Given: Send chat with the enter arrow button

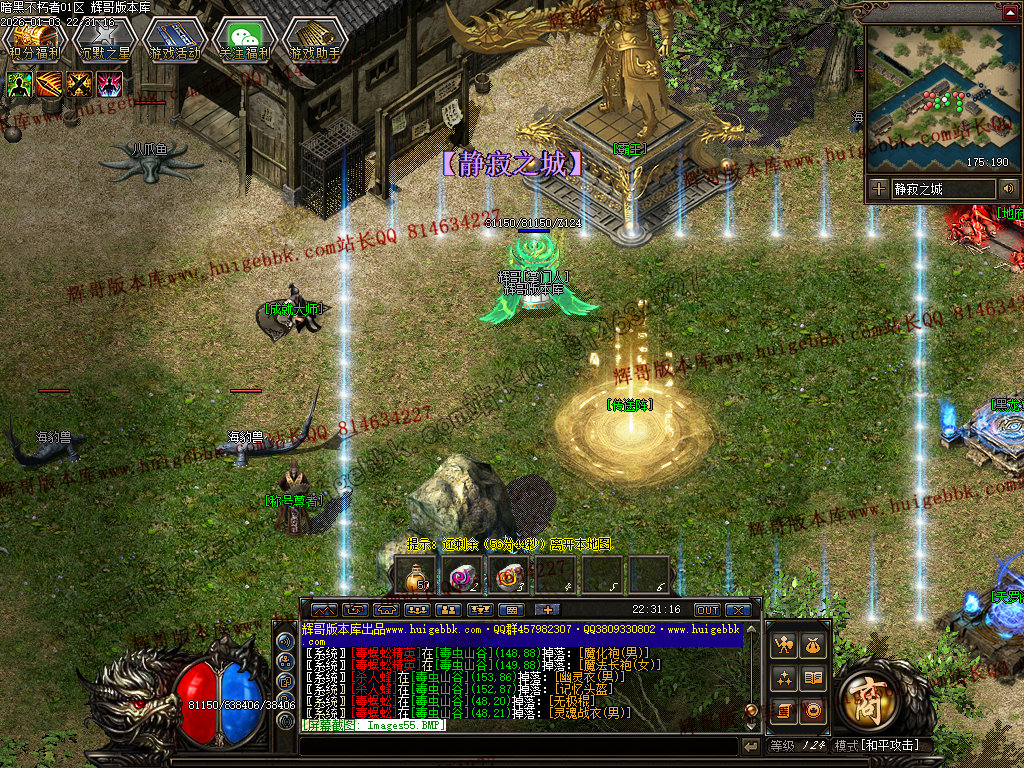Looking at the screenshot, I should [751, 746].
